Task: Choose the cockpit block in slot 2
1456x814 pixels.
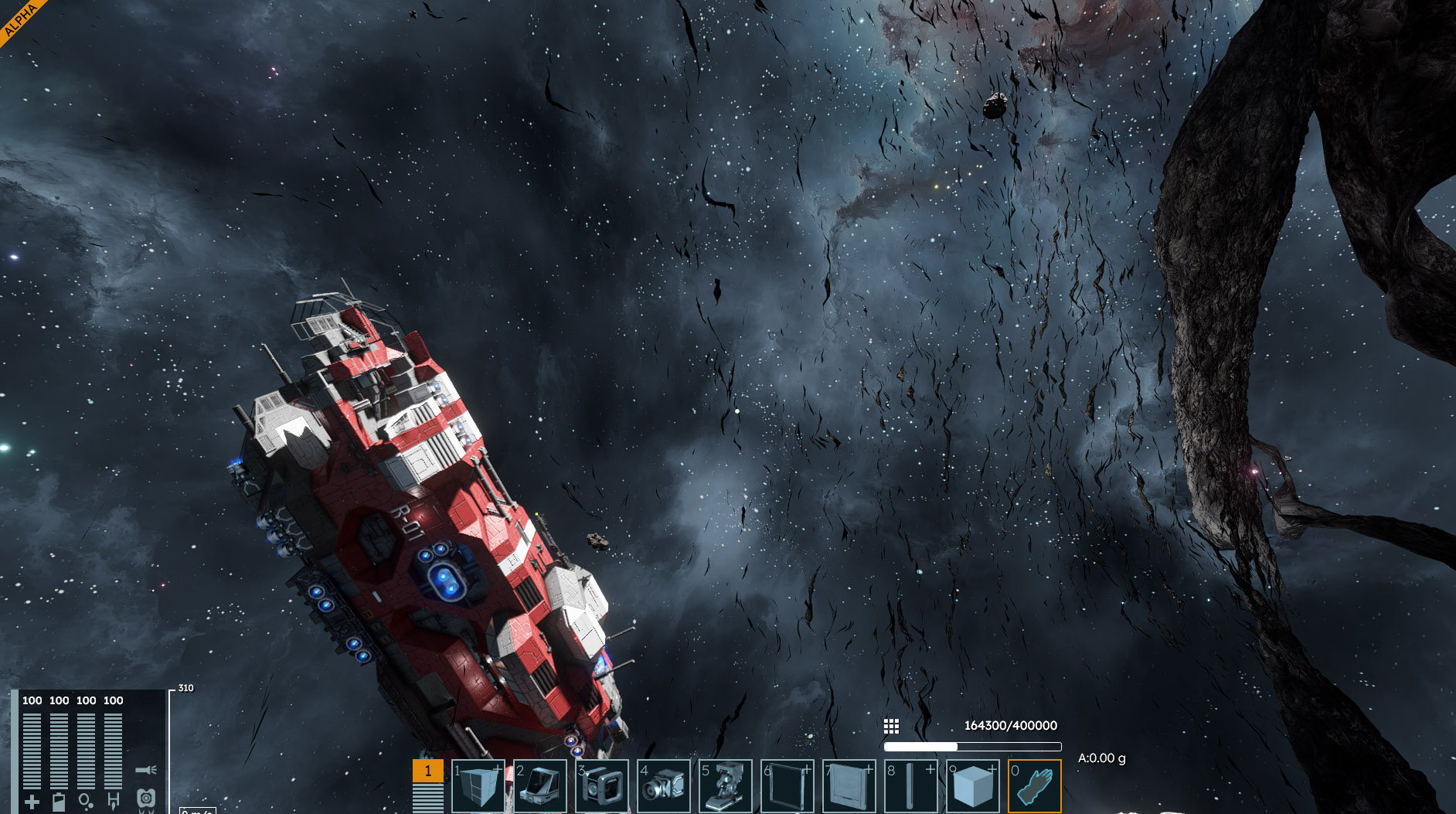Action: click(539, 786)
